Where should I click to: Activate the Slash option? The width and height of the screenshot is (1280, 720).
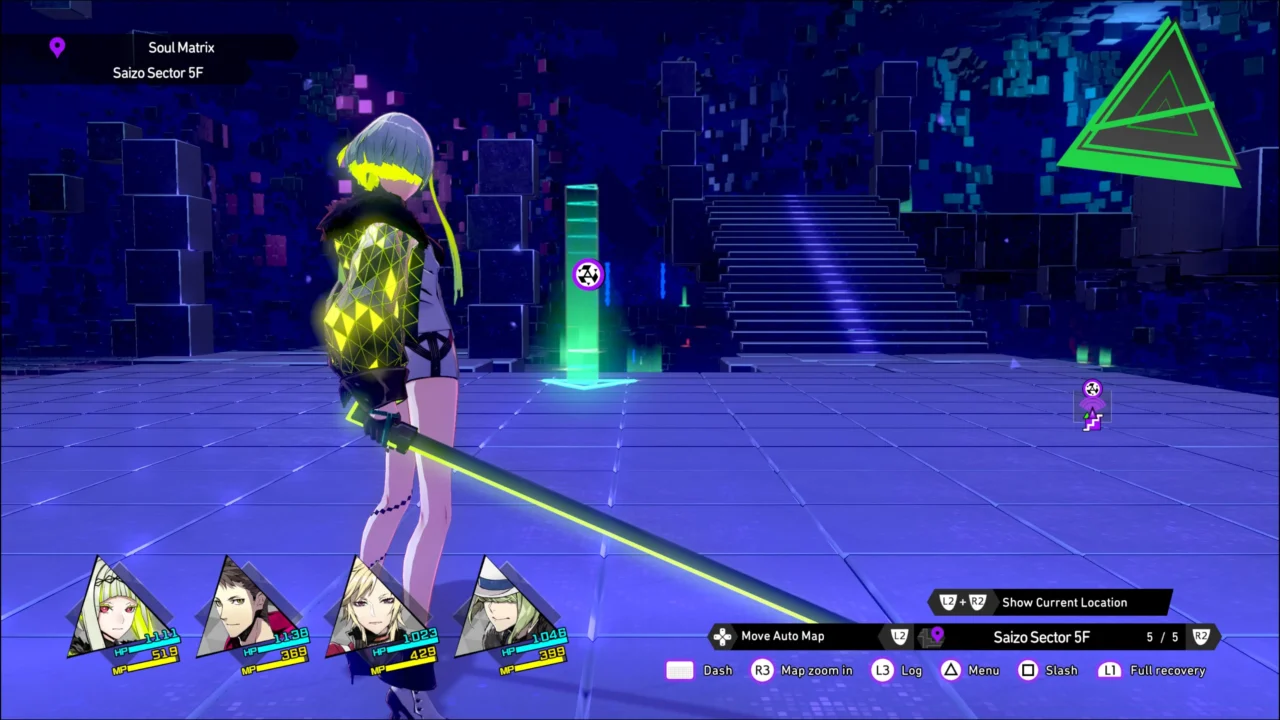(1061, 670)
